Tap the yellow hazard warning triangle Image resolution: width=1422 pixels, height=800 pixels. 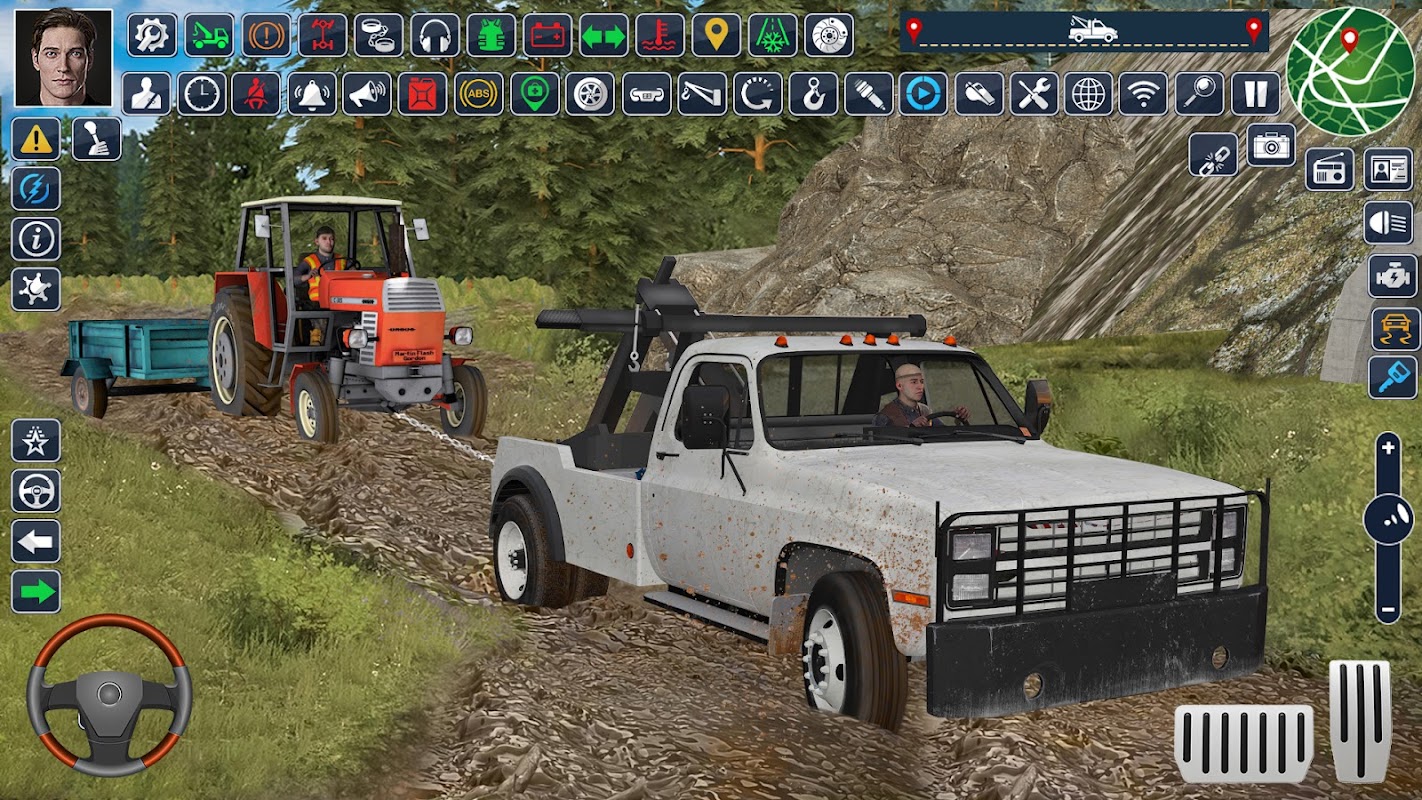point(36,140)
